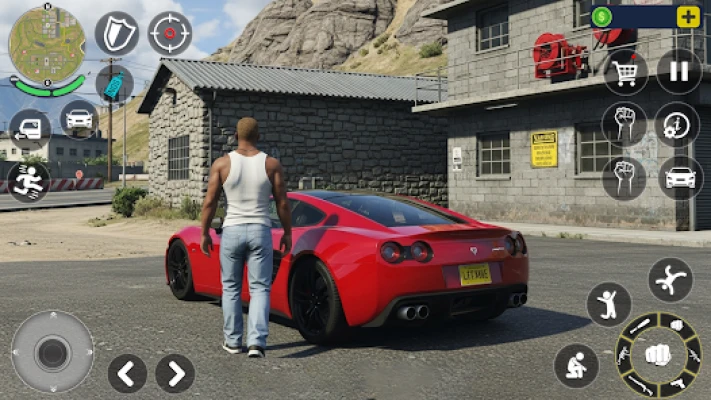
Task: Open the circular minimap
Action: click(x=46, y=44)
